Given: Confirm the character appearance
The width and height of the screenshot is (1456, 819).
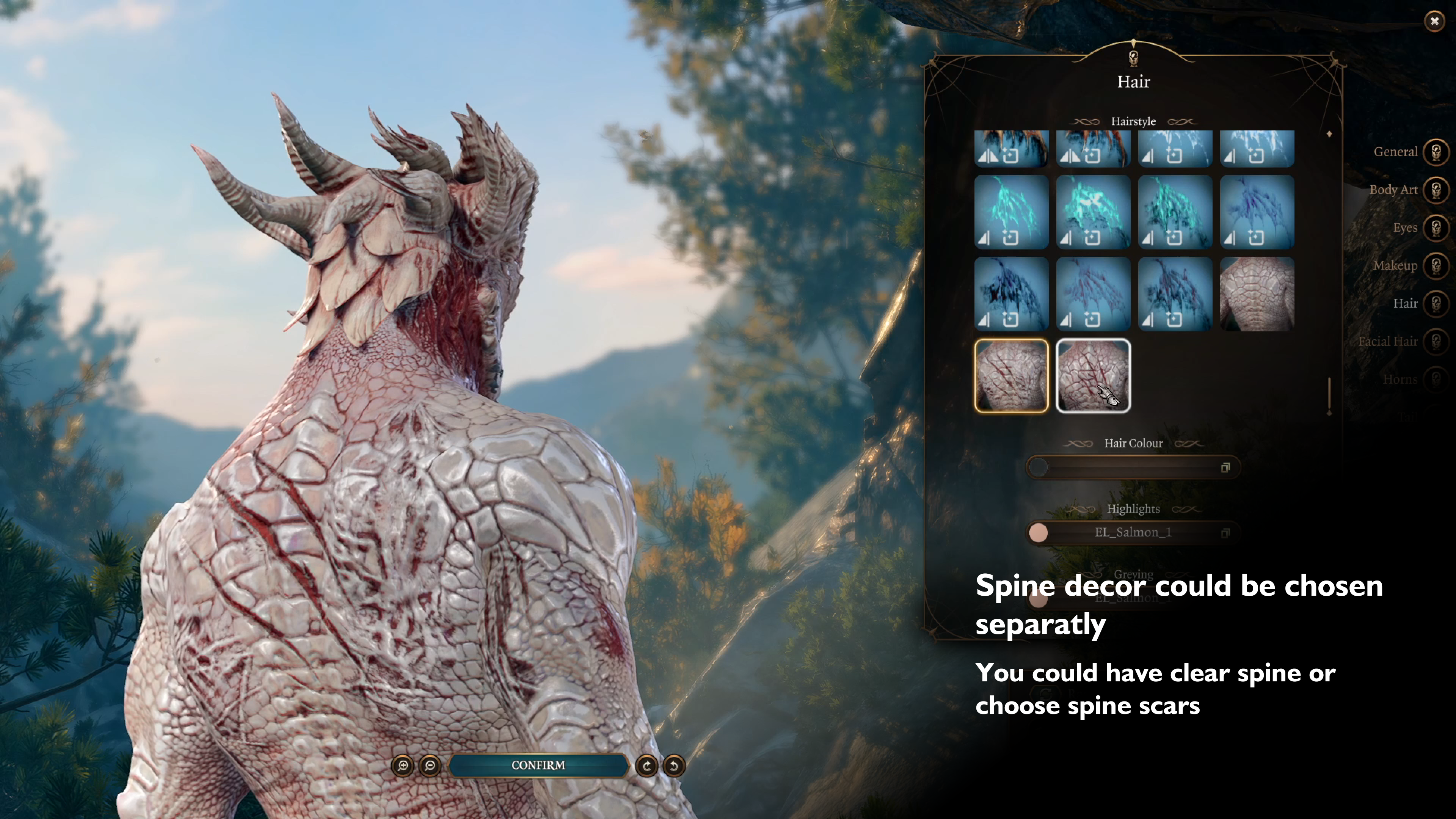Looking at the screenshot, I should [538, 765].
